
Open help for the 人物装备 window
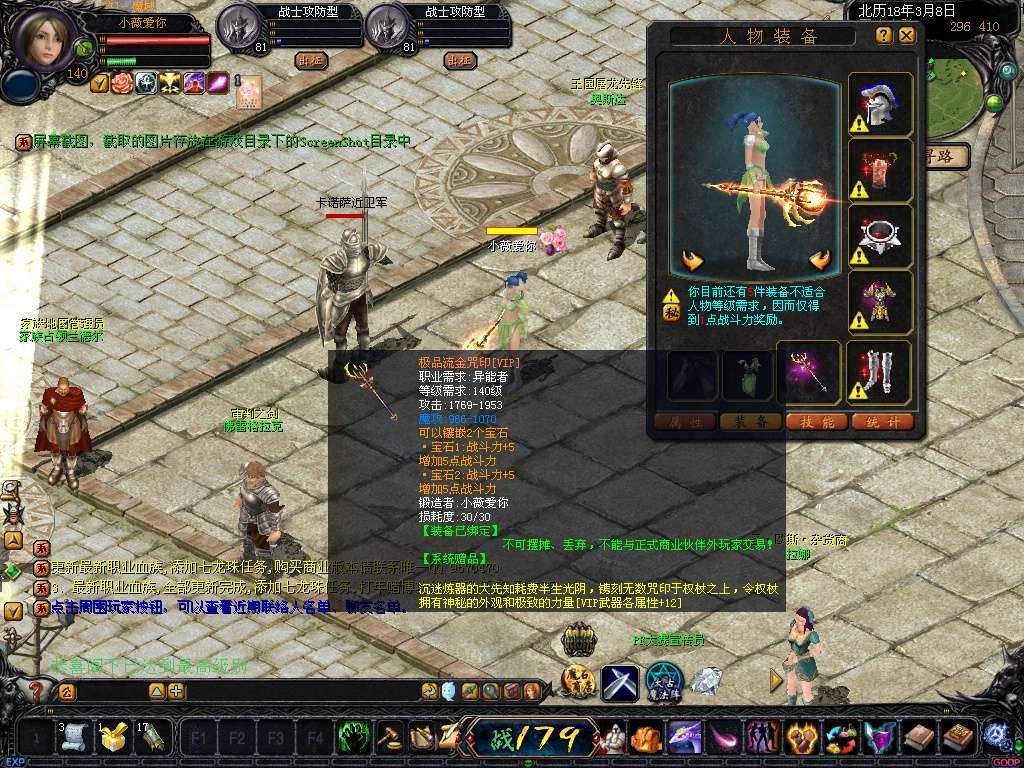coord(884,35)
